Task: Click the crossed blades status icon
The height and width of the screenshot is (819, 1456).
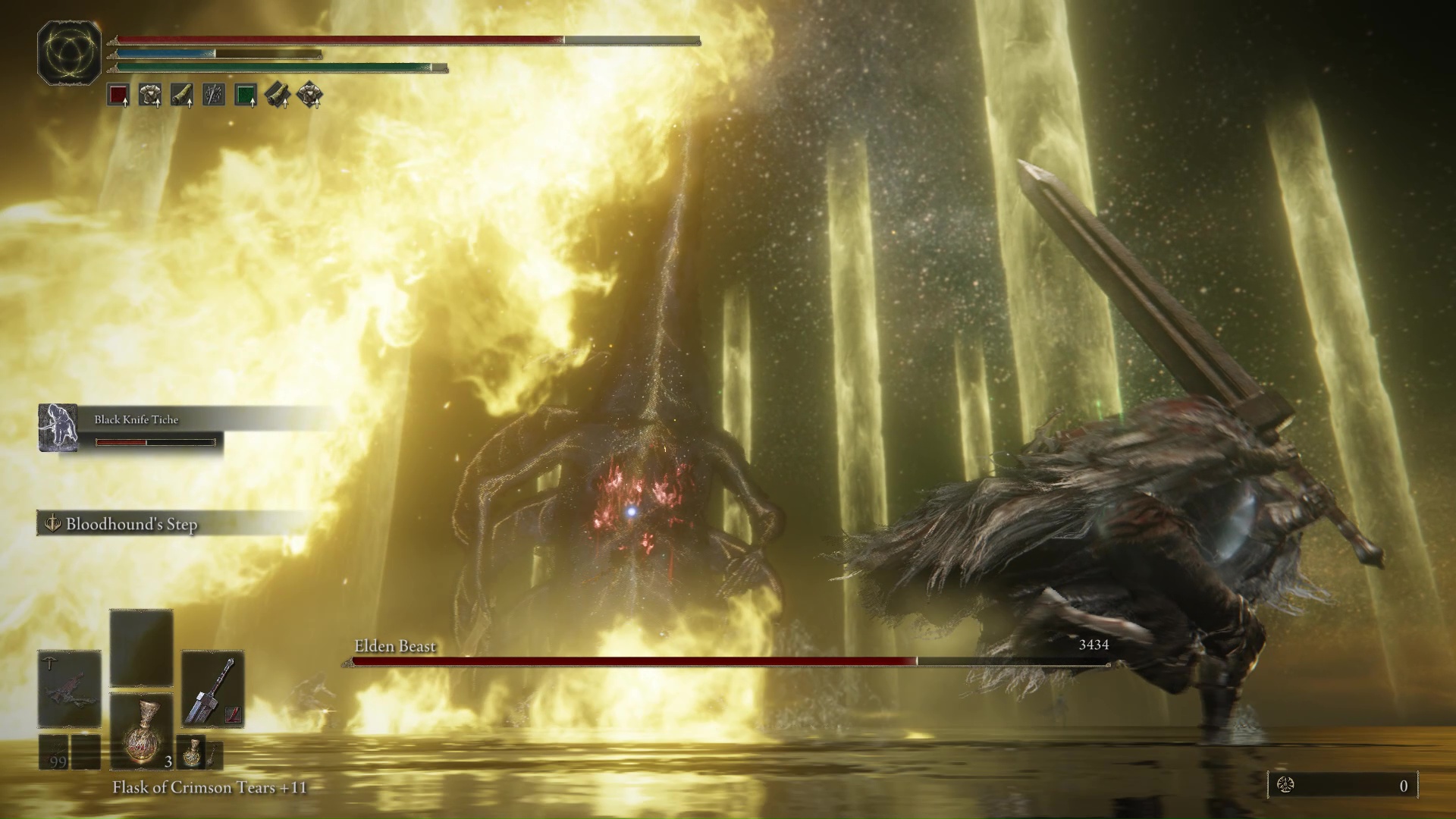Action: 214,96
